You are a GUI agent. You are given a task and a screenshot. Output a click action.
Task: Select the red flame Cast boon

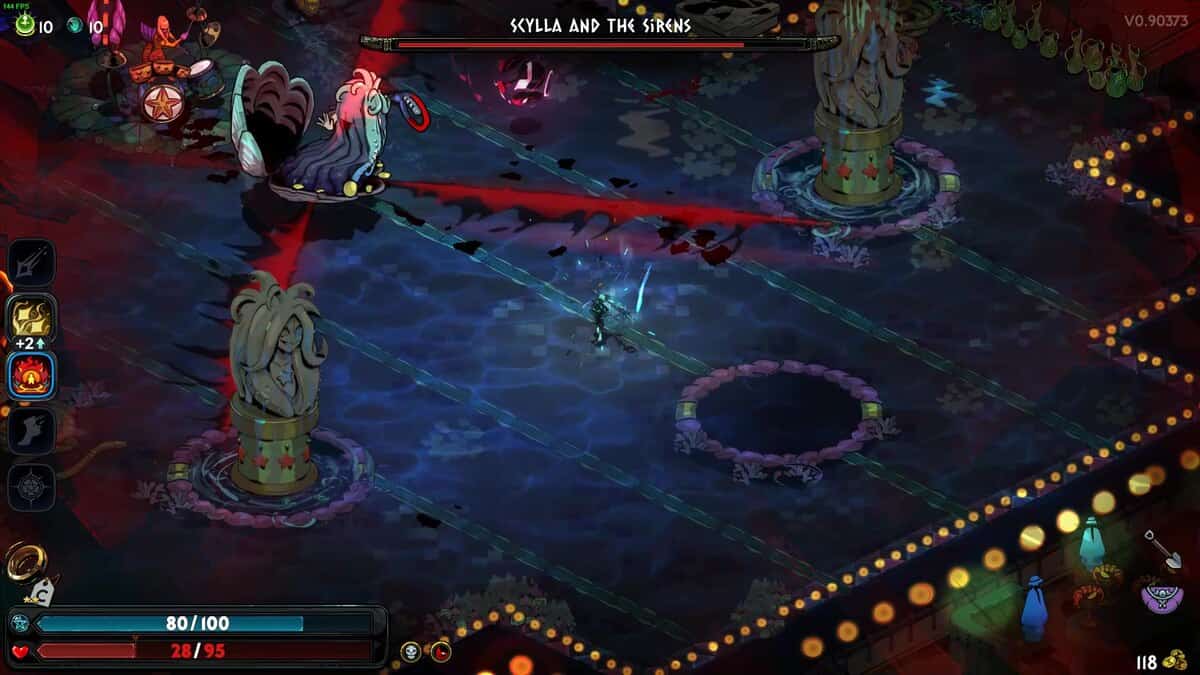point(31,377)
